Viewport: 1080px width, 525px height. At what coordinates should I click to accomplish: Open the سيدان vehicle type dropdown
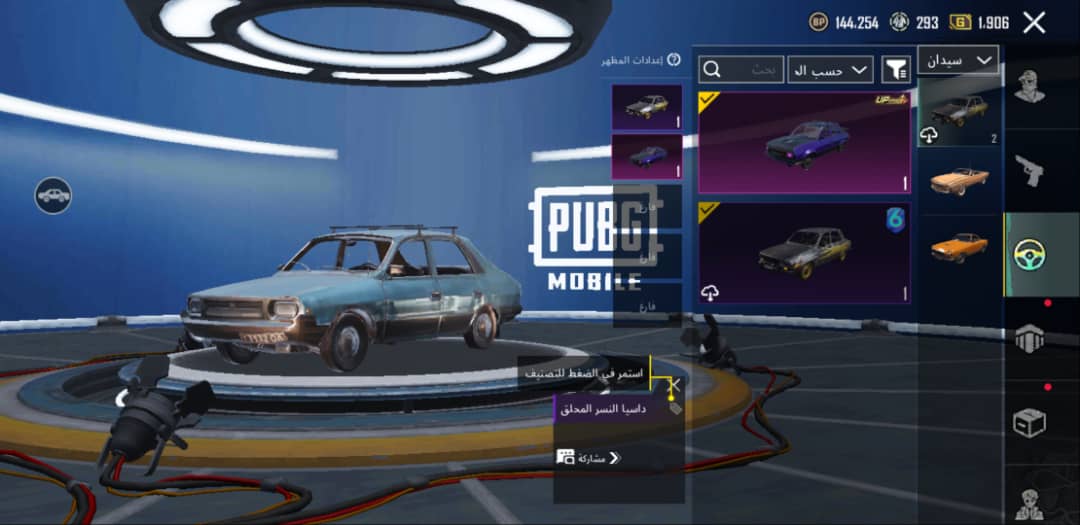(x=958, y=61)
